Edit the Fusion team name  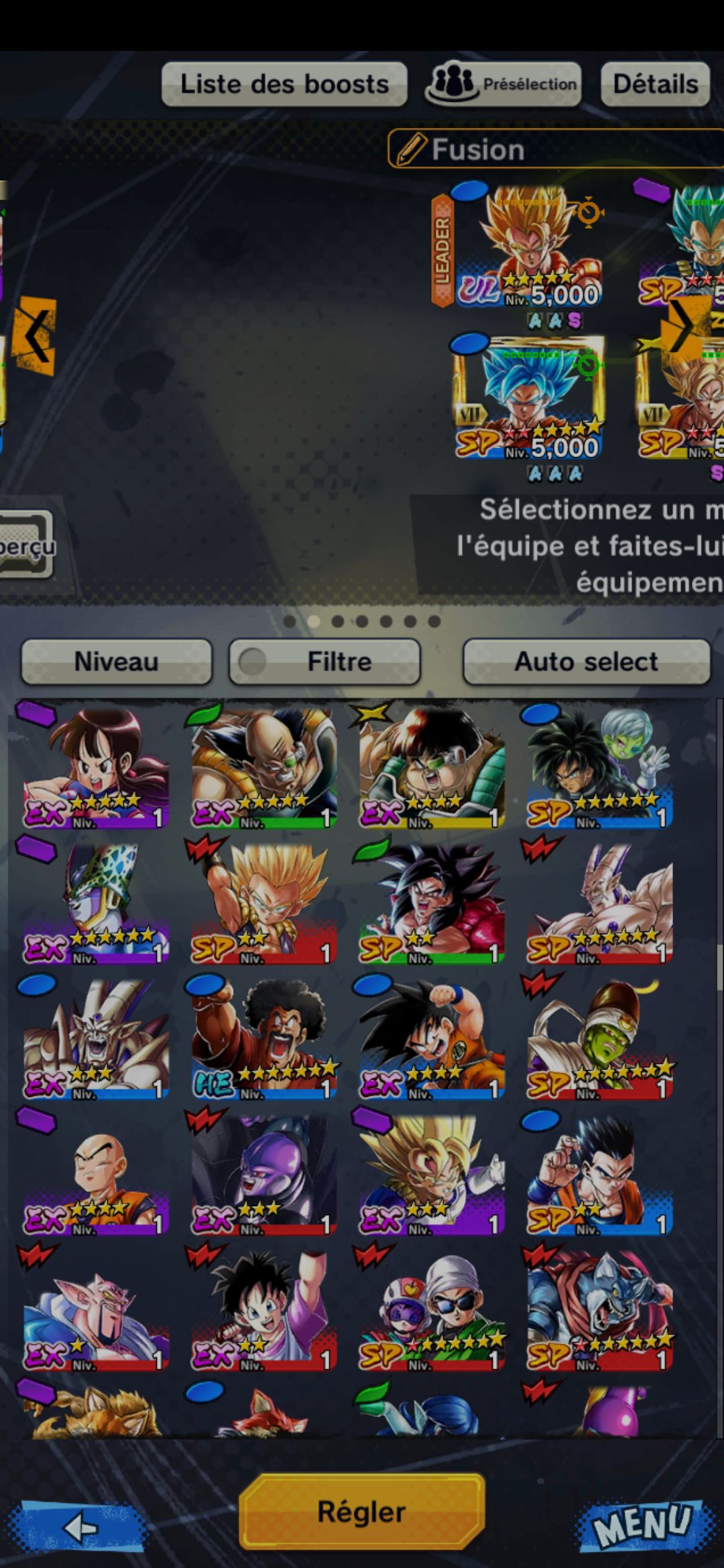[555, 149]
